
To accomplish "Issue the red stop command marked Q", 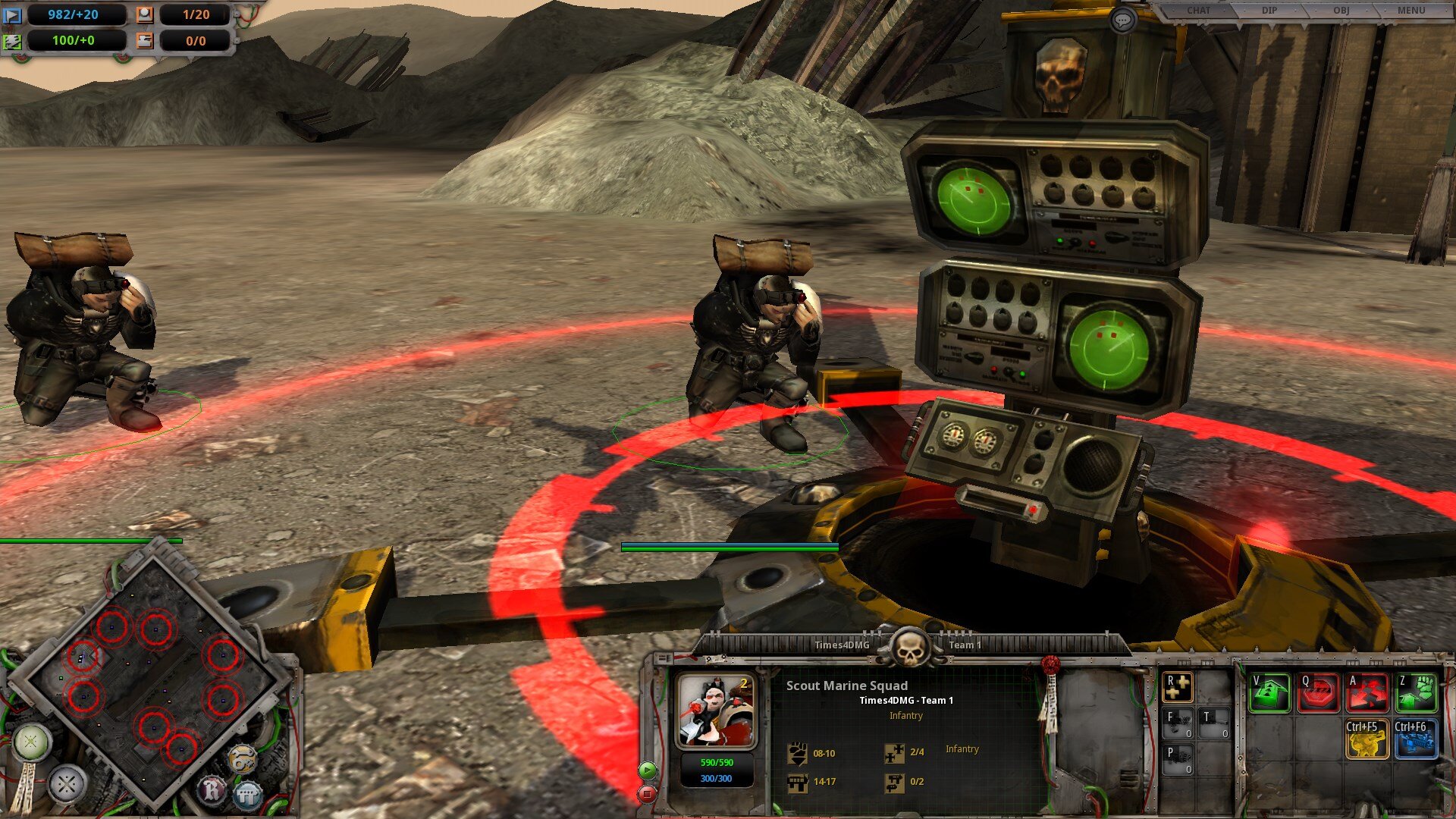I will pos(1318,692).
